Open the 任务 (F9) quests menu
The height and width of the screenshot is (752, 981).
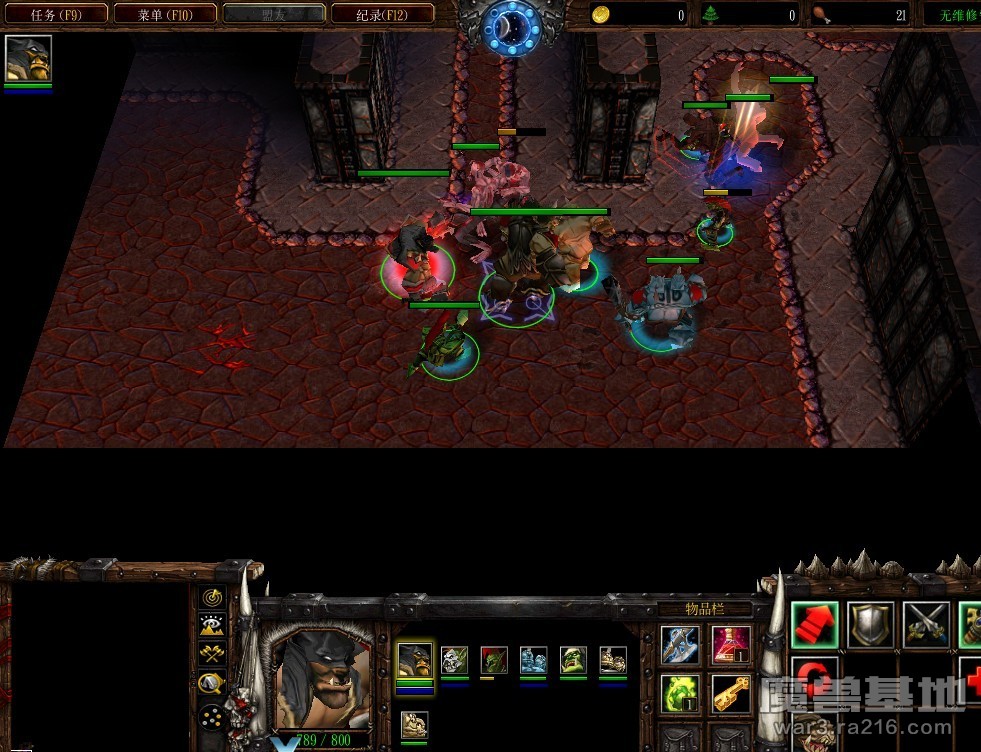55,14
